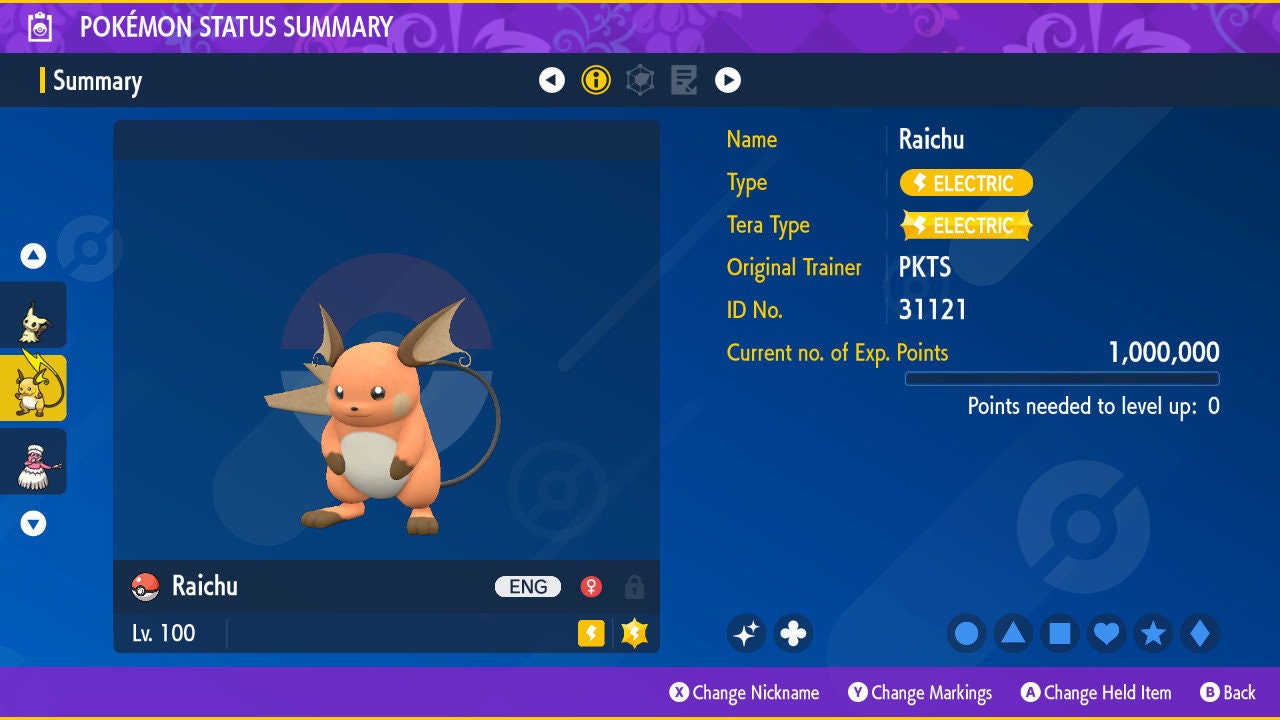Go to the next summary page arrow
The image size is (1280, 720).
tap(728, 80)
